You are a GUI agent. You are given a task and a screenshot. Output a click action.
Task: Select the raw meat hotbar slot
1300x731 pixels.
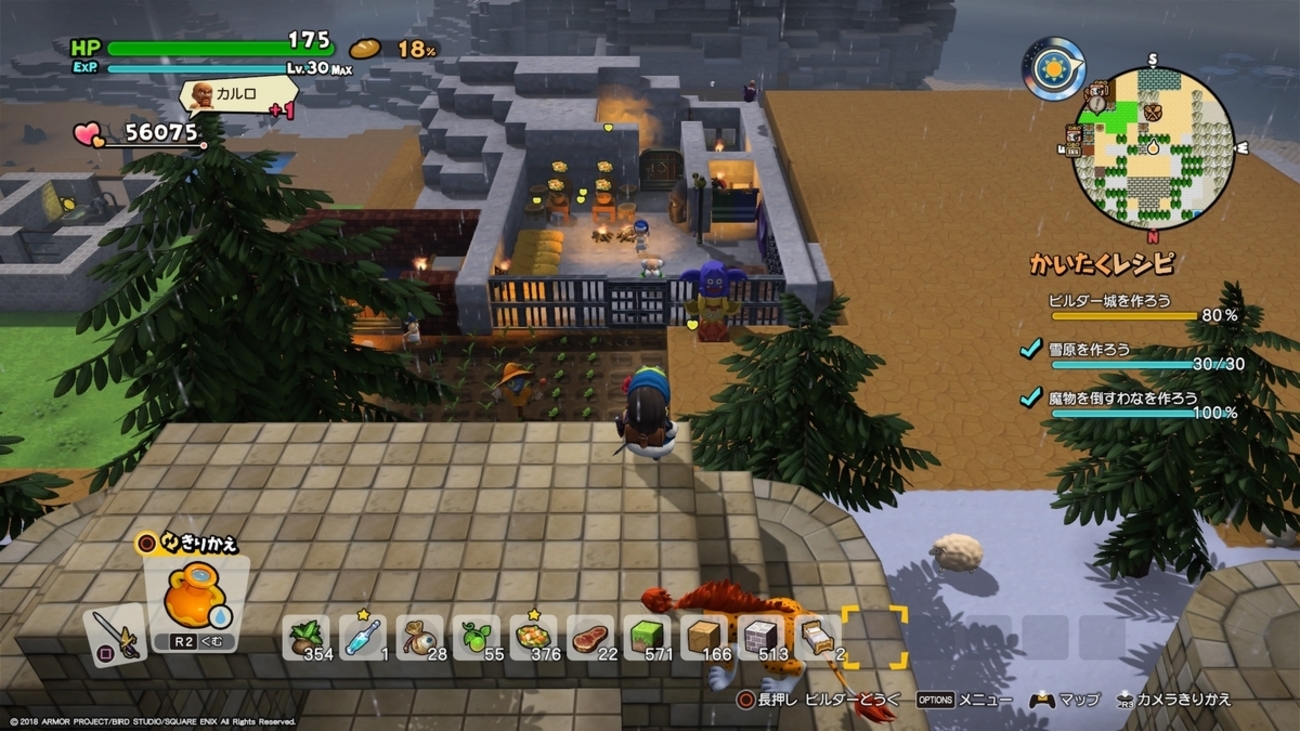click(590, 638)
